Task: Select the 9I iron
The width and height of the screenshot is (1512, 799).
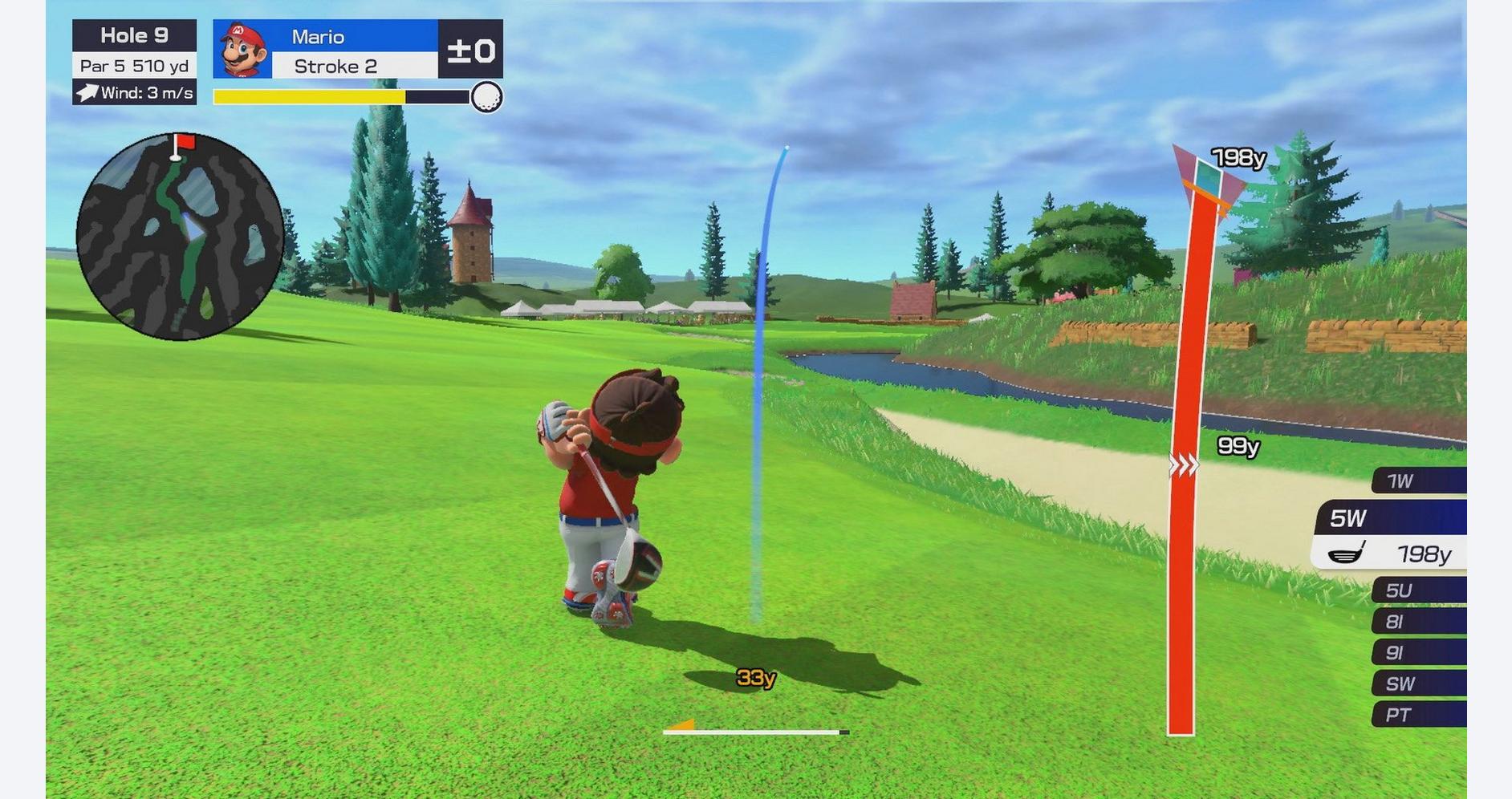Action: click(x=1417, y=653)
